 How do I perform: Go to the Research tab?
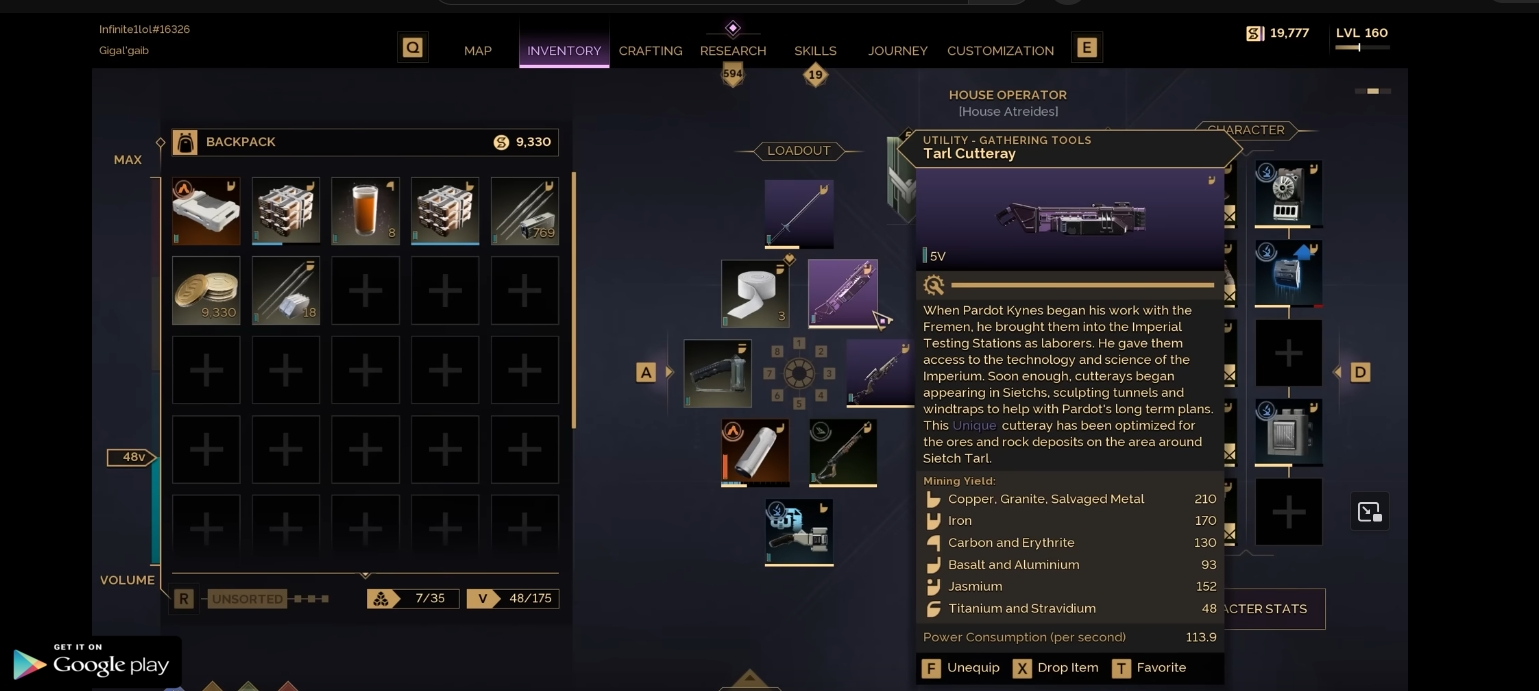733,50
